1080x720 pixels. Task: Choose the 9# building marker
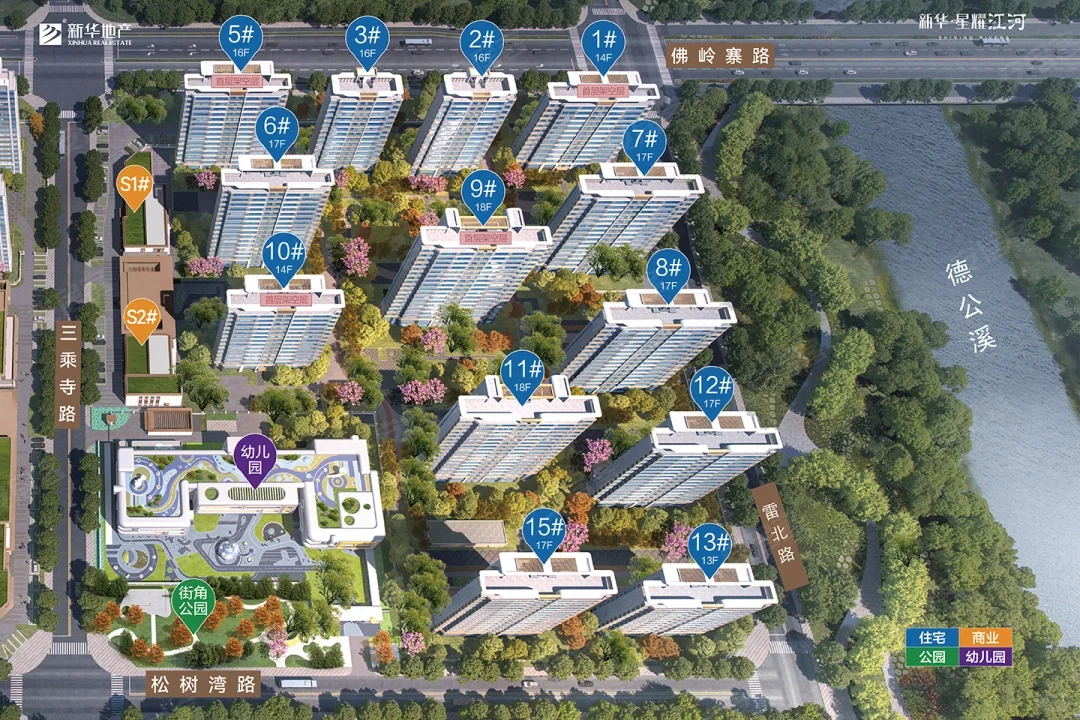click(x=484, y=191)
